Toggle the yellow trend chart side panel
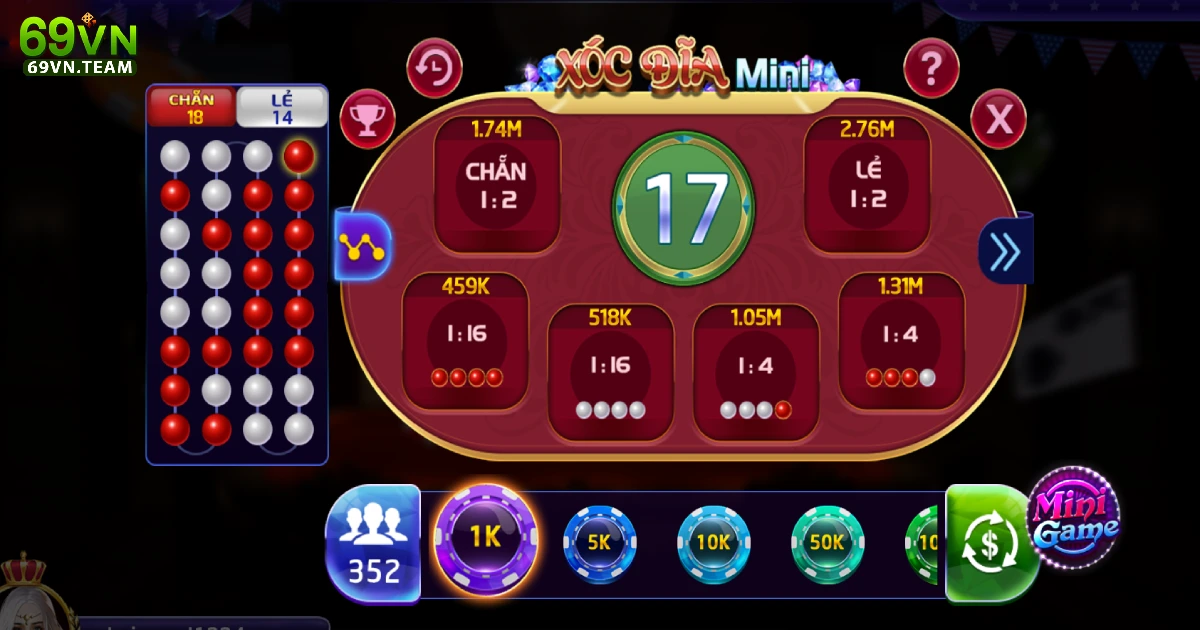The width and height of the screenshot is (1200, 630). [x=364, y=245]
